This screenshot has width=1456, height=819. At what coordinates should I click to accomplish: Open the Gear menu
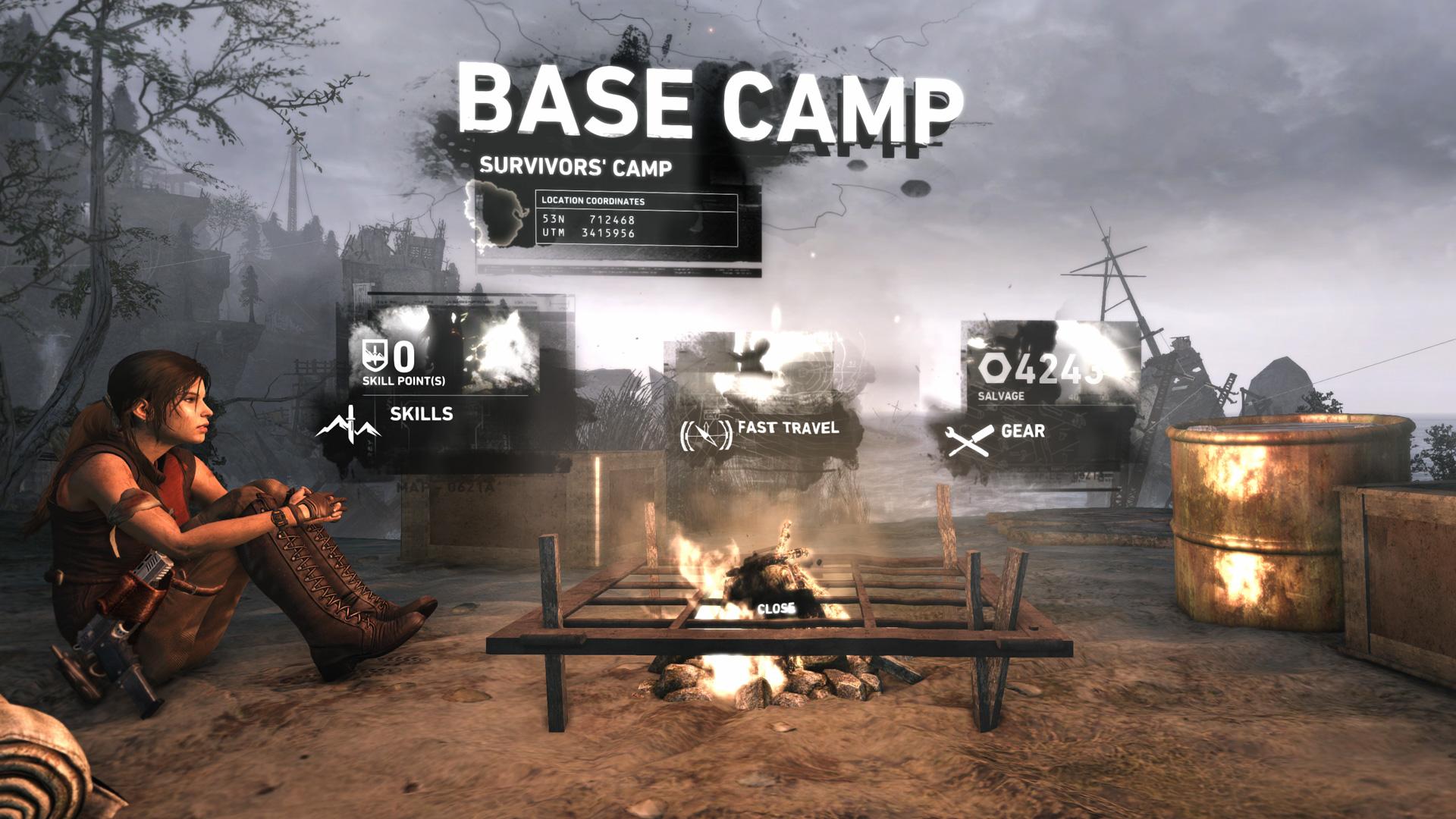1025,432
